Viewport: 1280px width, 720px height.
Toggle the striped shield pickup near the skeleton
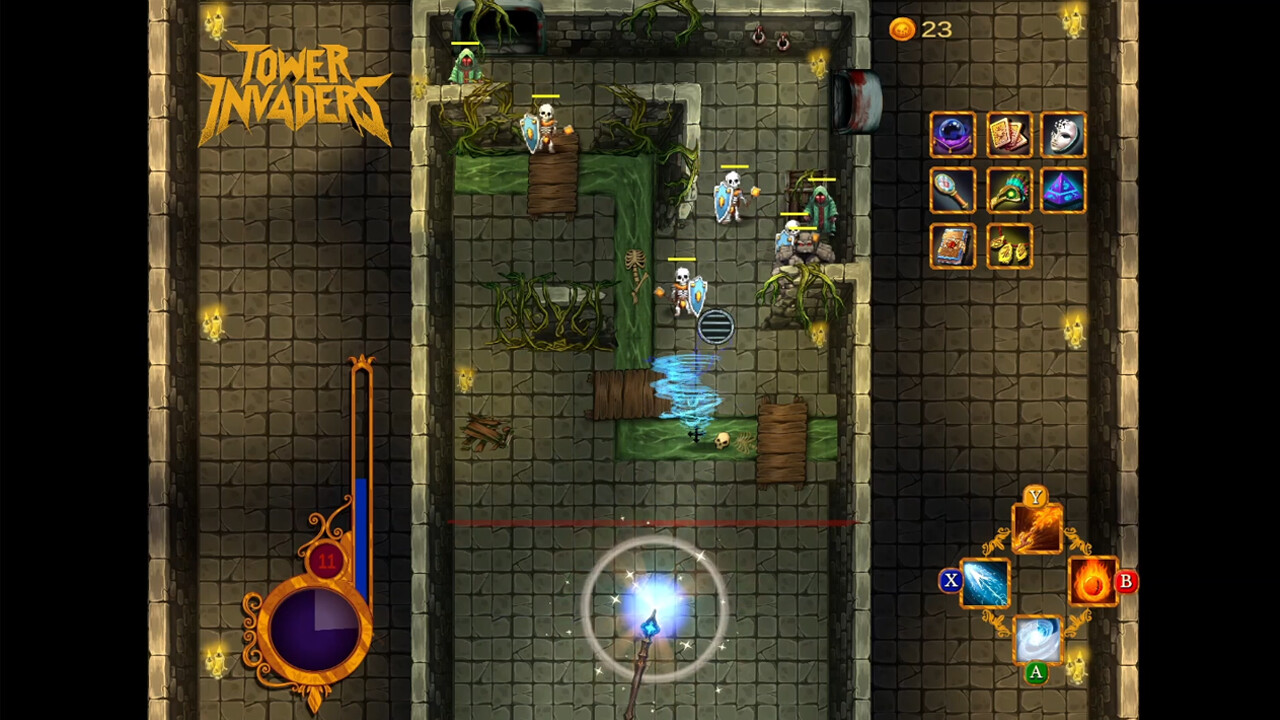click(x=714, y=324)
